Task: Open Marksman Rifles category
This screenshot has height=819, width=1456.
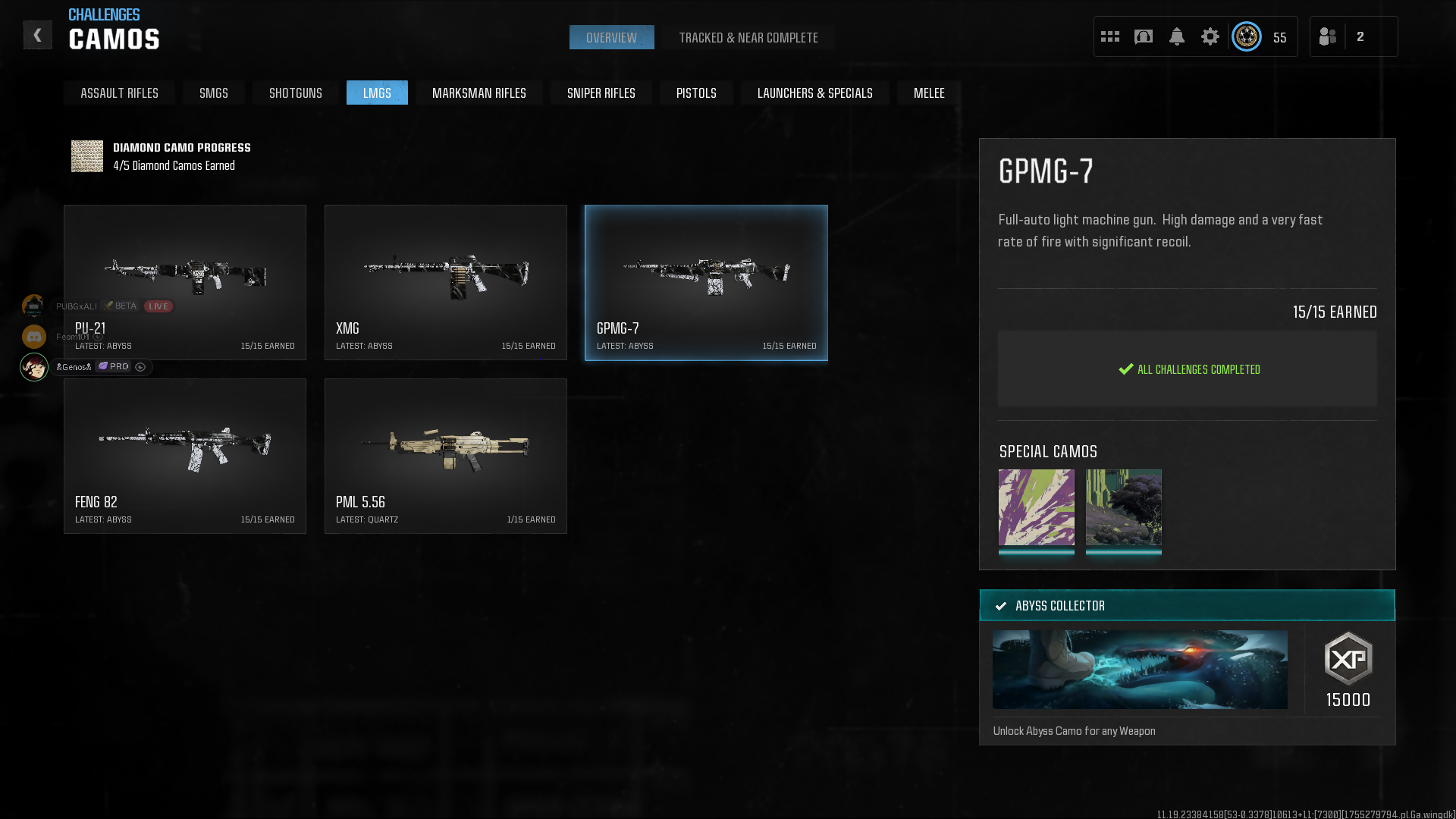Action: pyautogui.click(x=479, y=93)
